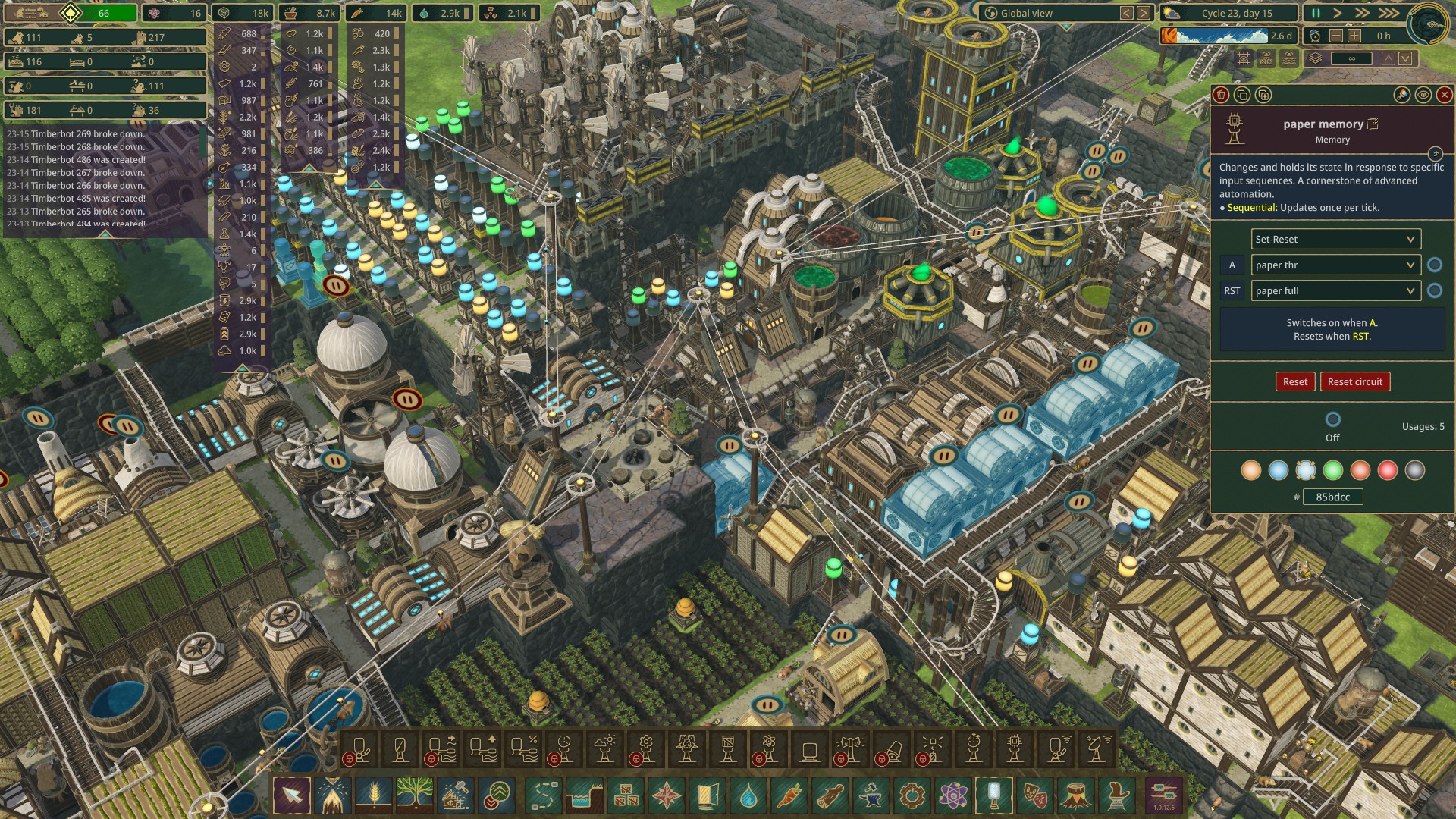Go to next district with right arrow

(1143, 14)
